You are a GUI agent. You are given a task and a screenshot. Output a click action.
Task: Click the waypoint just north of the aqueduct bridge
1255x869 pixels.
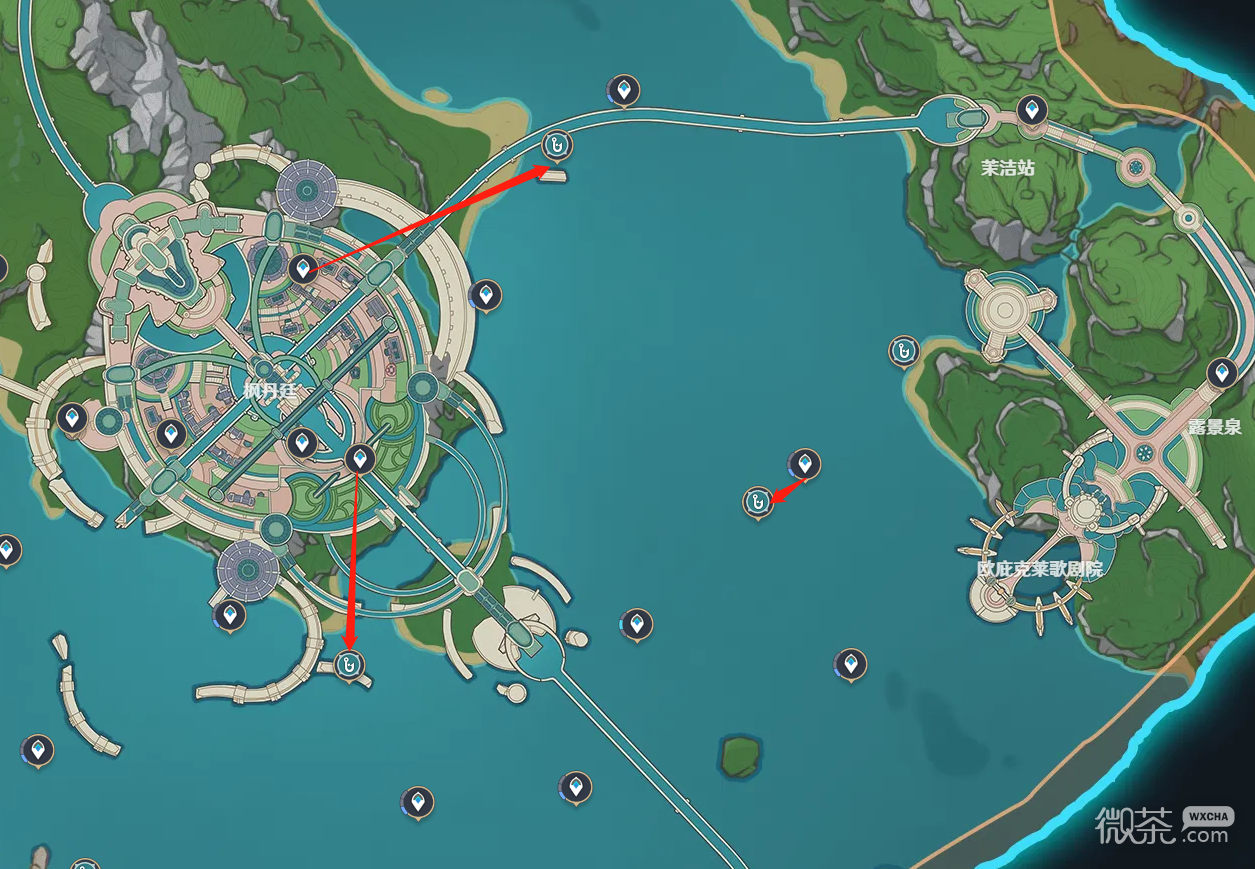(624, 91)
